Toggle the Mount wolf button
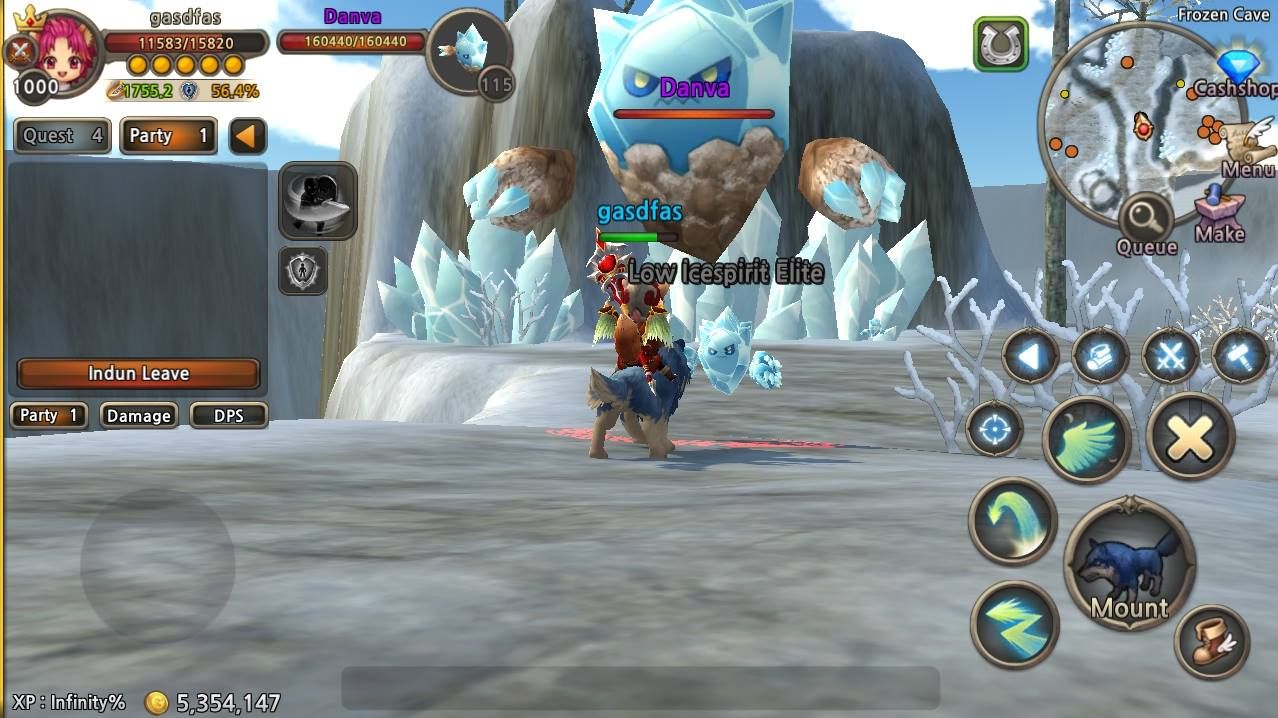1278x718 pixels. pos(1129,565)
